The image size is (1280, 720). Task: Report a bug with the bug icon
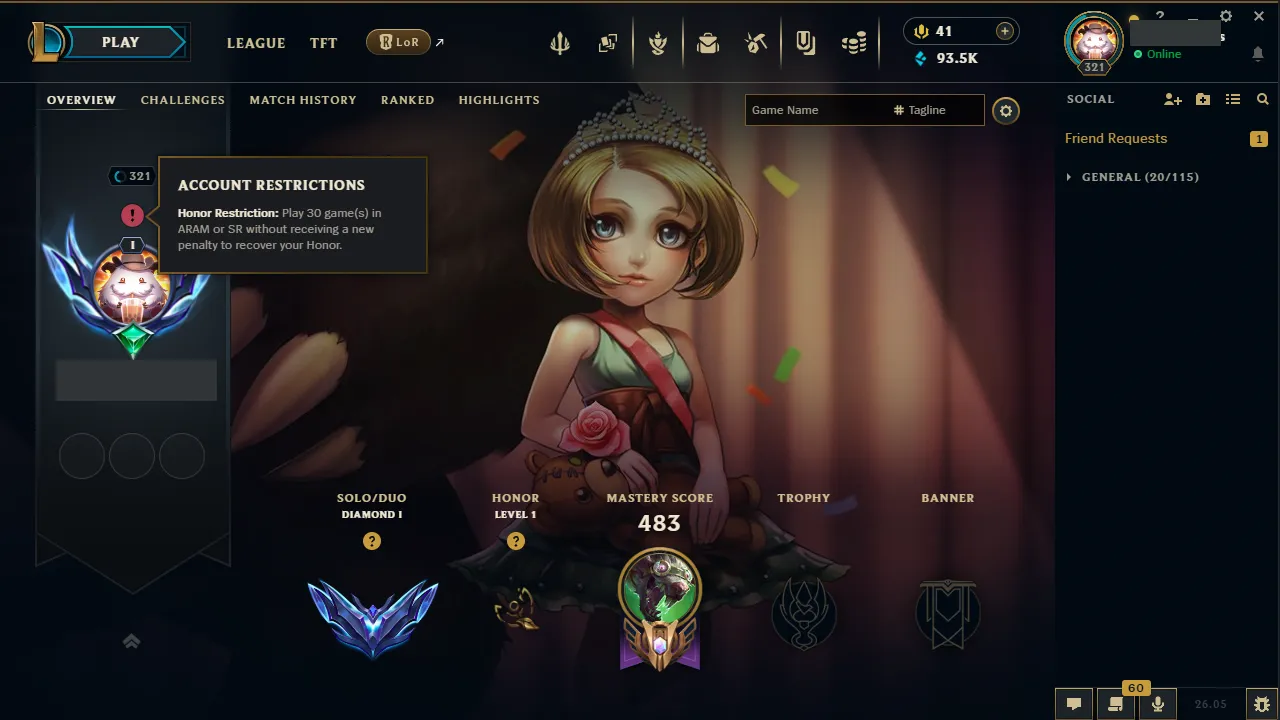pos(1262,703)
